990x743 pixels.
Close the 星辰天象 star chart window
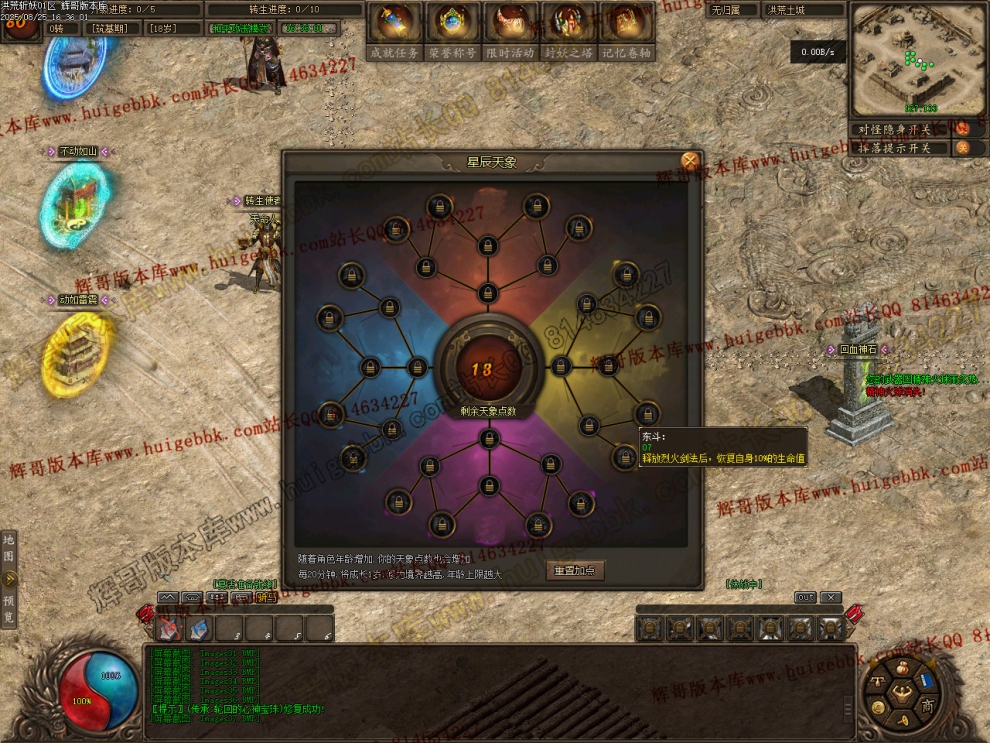tap(690, 160)
